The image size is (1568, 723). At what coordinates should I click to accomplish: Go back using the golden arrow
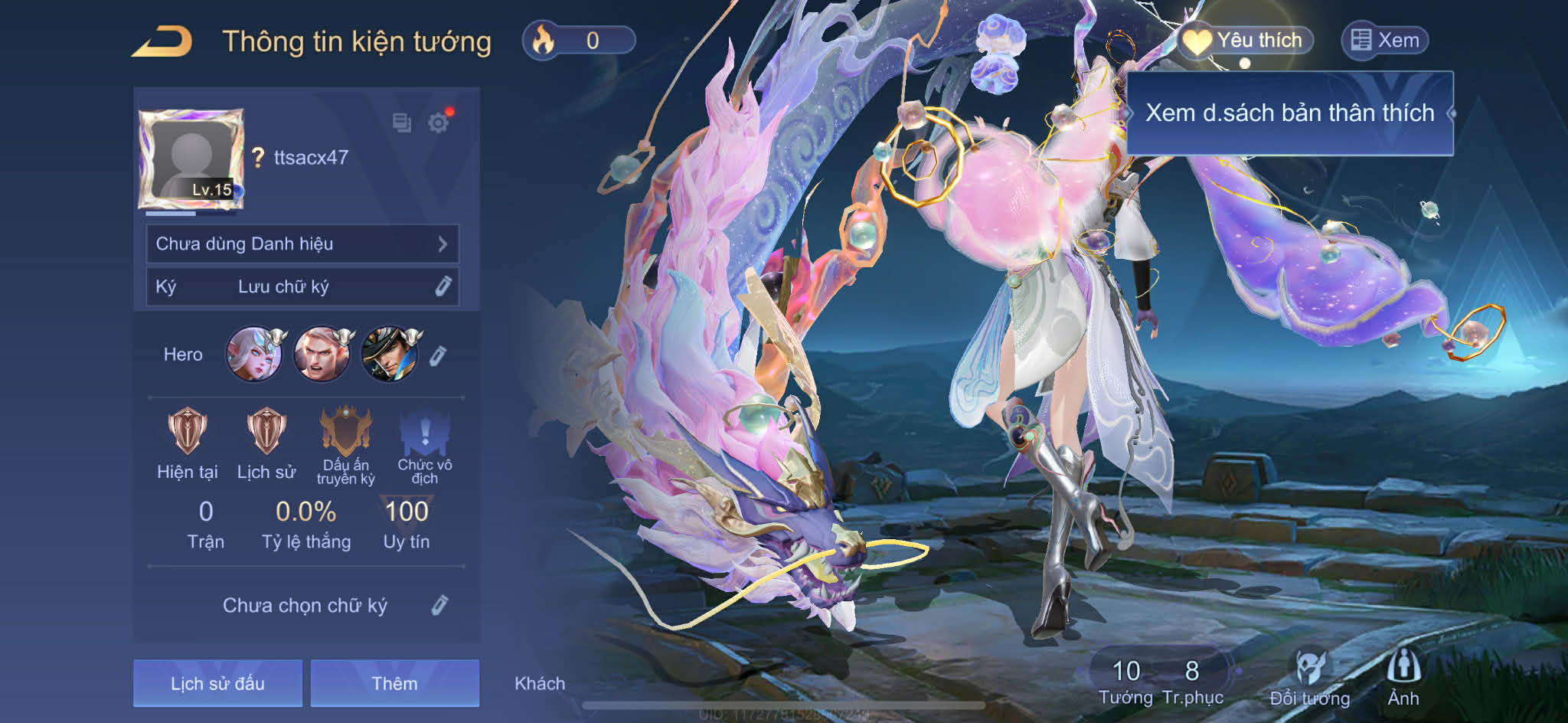(x=162, y=41)
